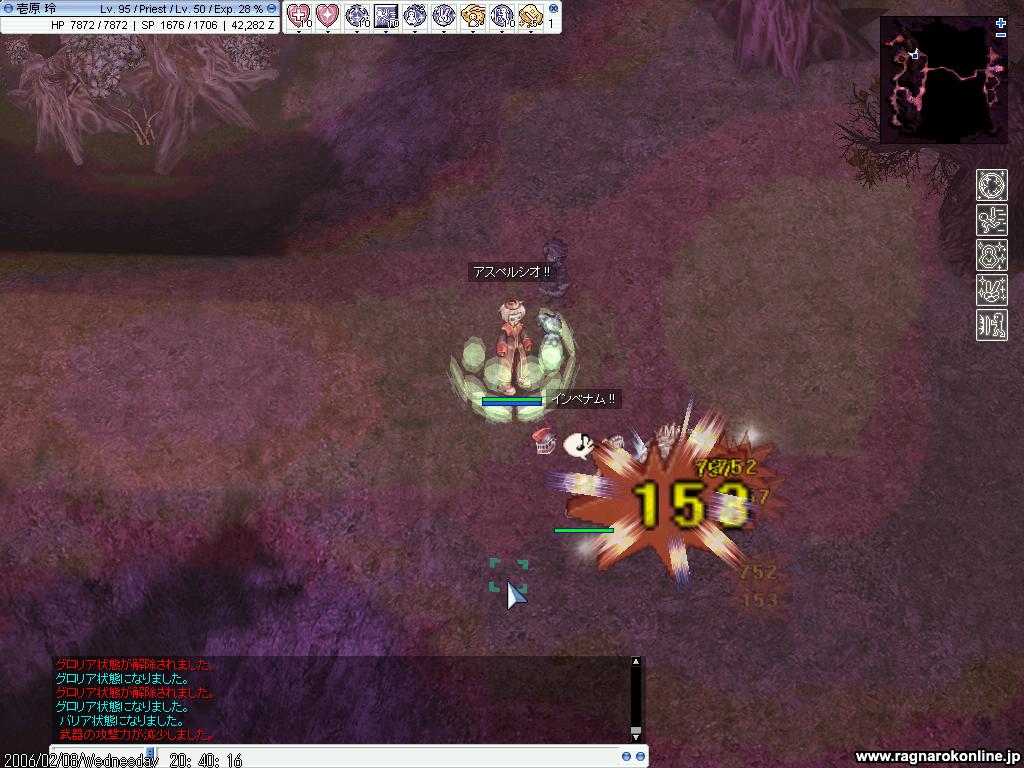Click the circular aura status icon
1024x768 pixels.
992,185
